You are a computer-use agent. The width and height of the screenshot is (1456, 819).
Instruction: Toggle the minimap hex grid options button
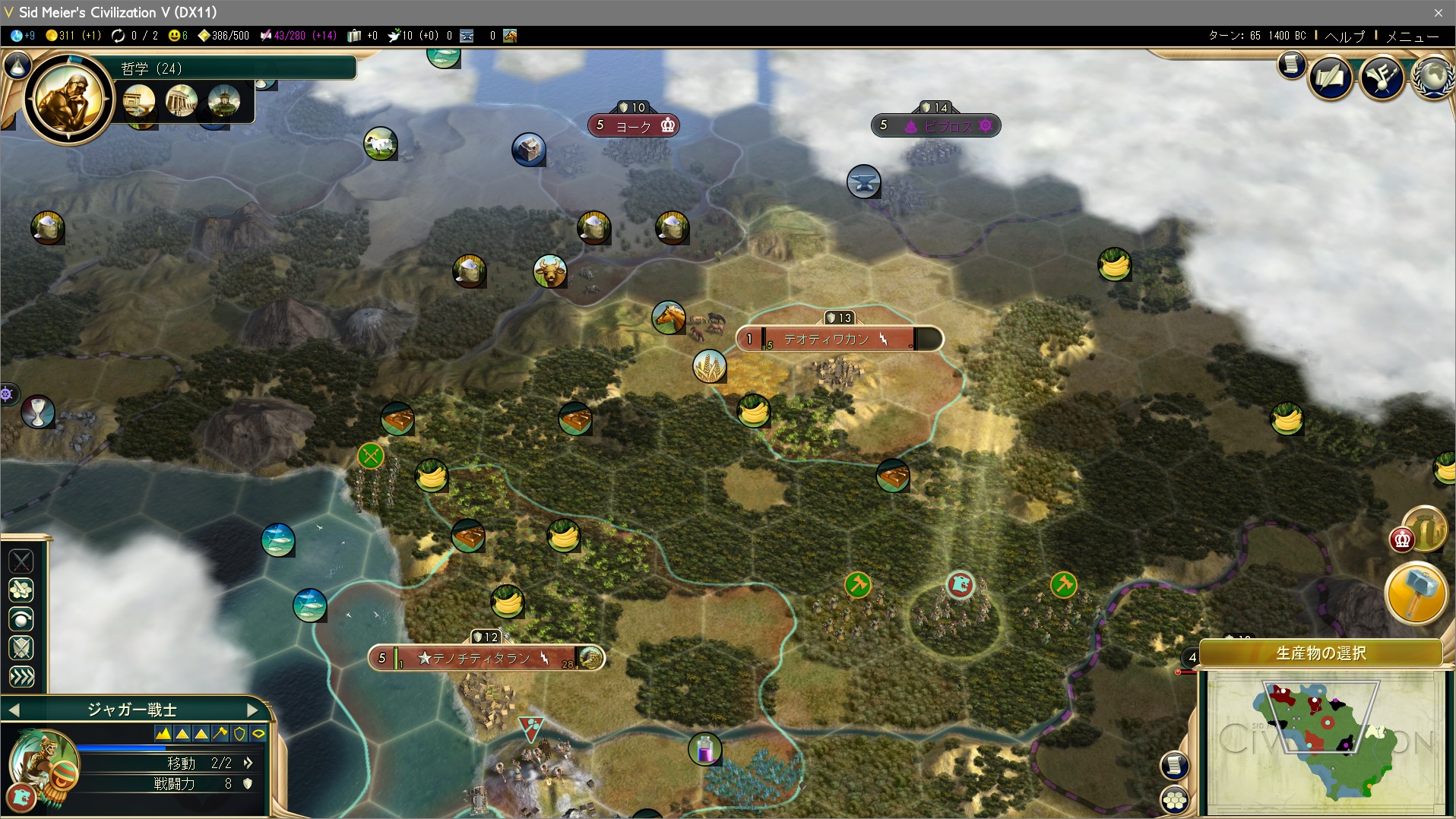(1174, 798)
